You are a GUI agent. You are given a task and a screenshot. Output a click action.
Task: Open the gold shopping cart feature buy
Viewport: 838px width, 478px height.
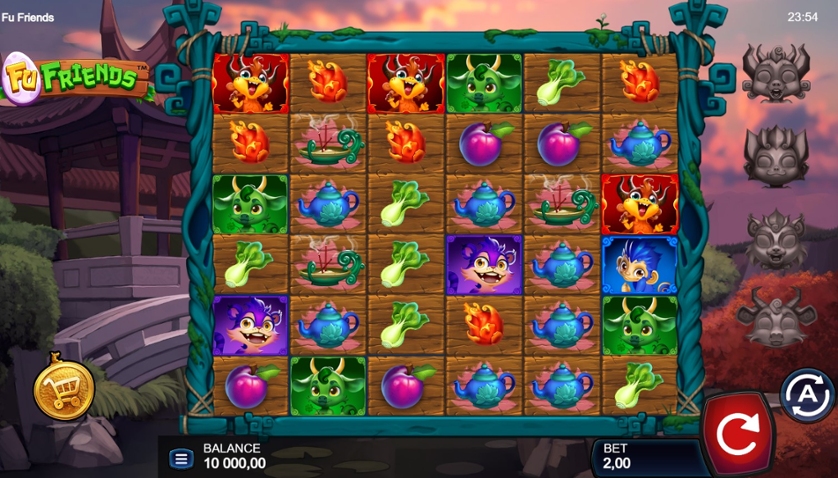[x=64, y=390]
